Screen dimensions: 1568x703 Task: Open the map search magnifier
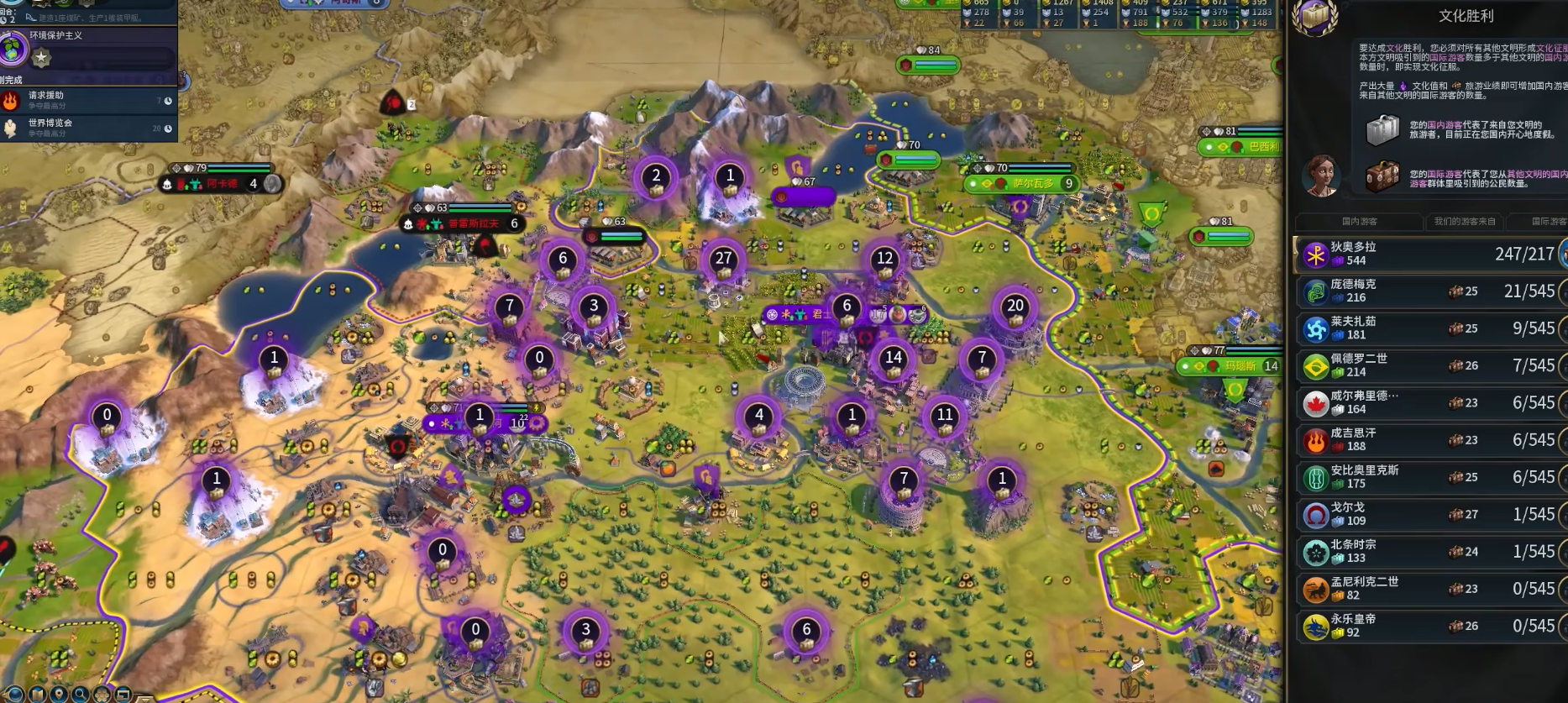[81, 695]
